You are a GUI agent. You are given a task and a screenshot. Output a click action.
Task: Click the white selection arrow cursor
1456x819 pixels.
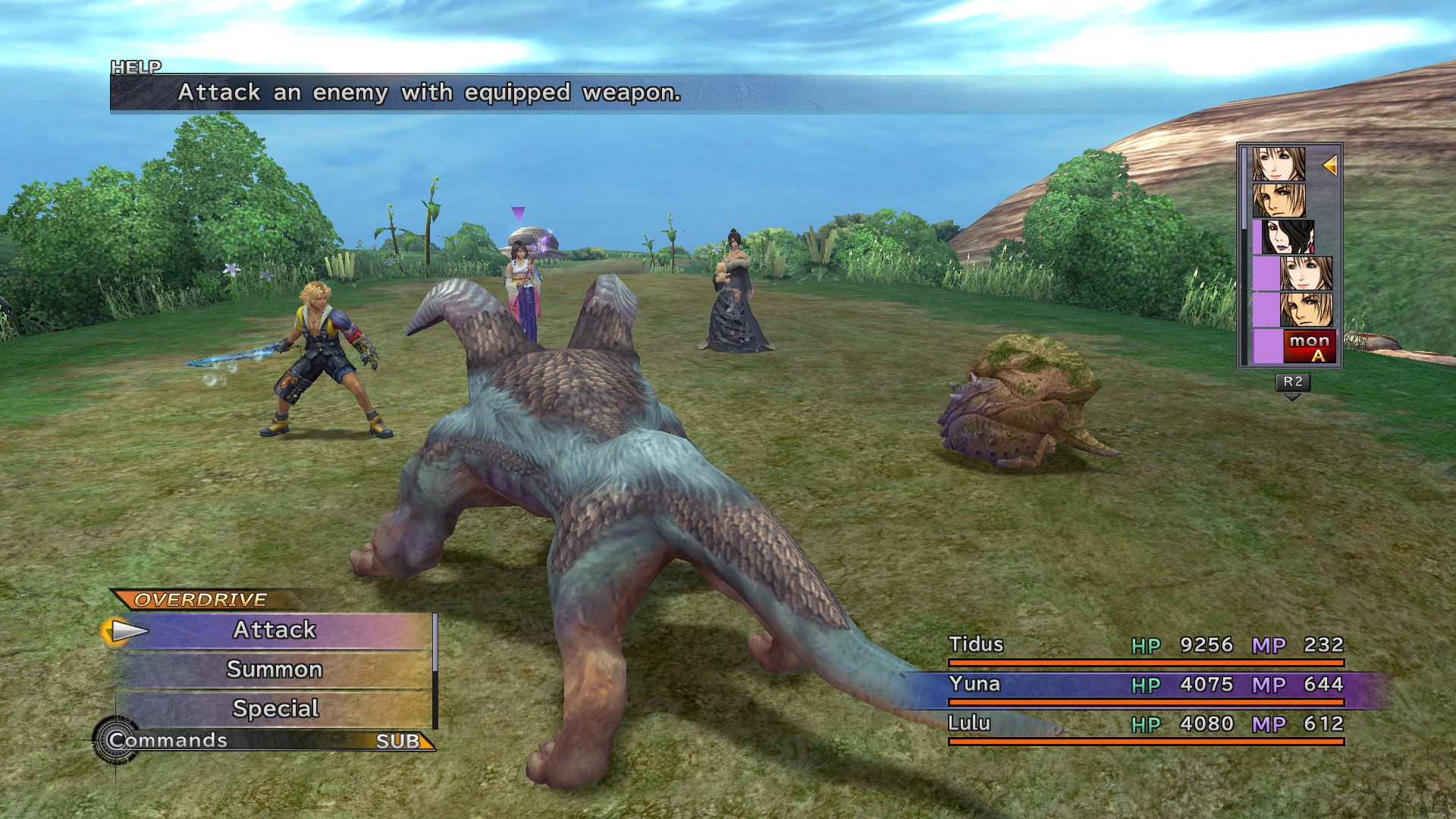127,629
